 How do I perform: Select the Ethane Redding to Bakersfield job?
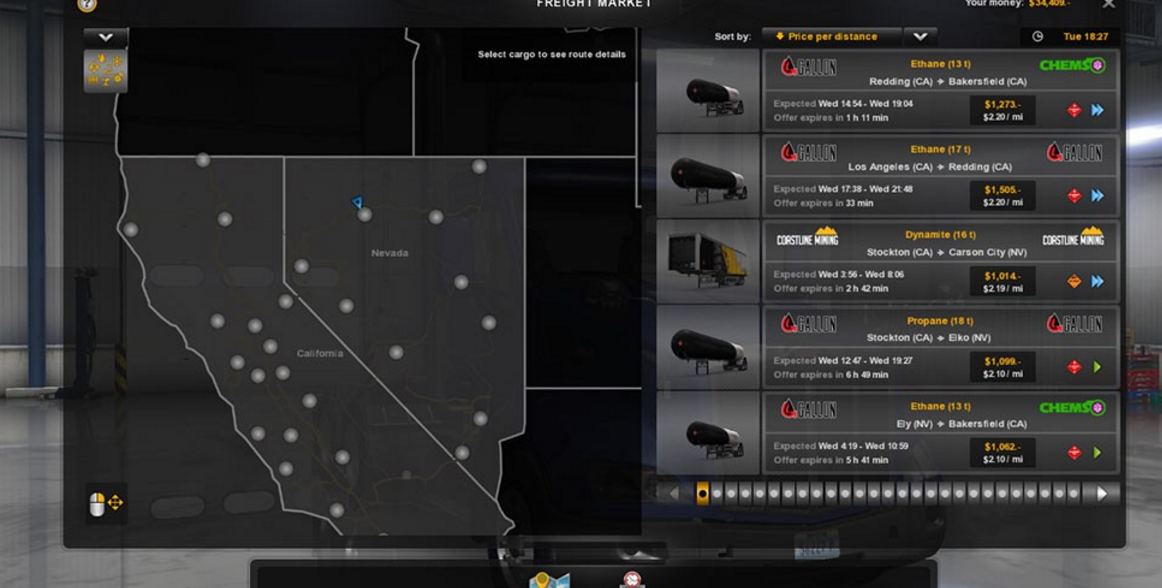pos(940,91)
